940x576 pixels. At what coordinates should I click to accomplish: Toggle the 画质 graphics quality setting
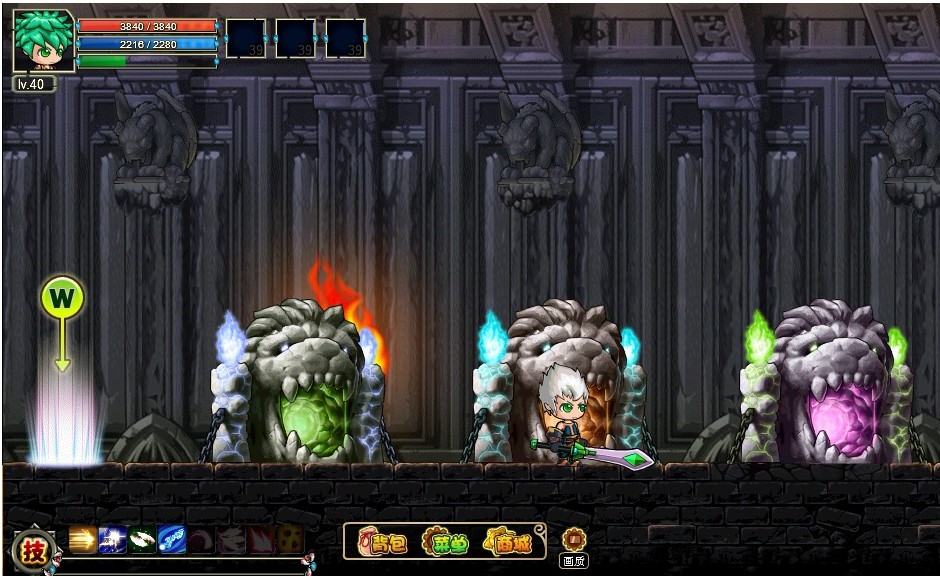tap(573, 544)
